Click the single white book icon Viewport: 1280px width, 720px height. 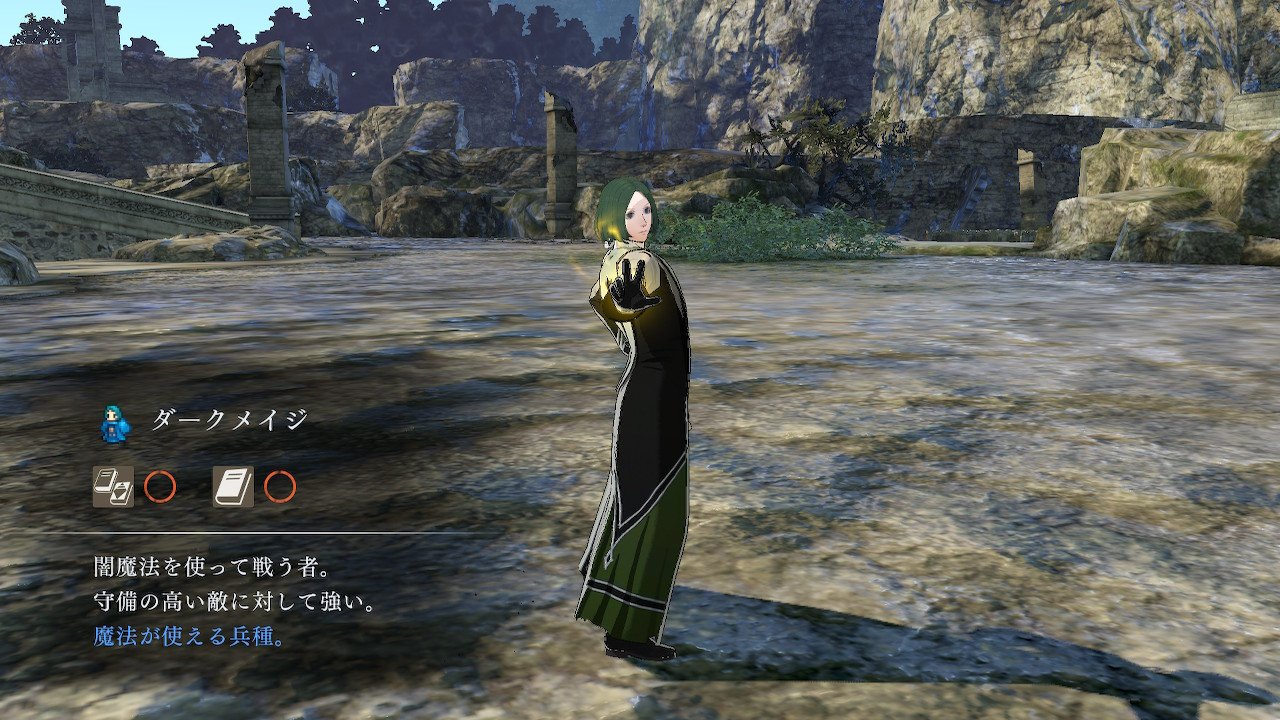(x=233, y=487)
